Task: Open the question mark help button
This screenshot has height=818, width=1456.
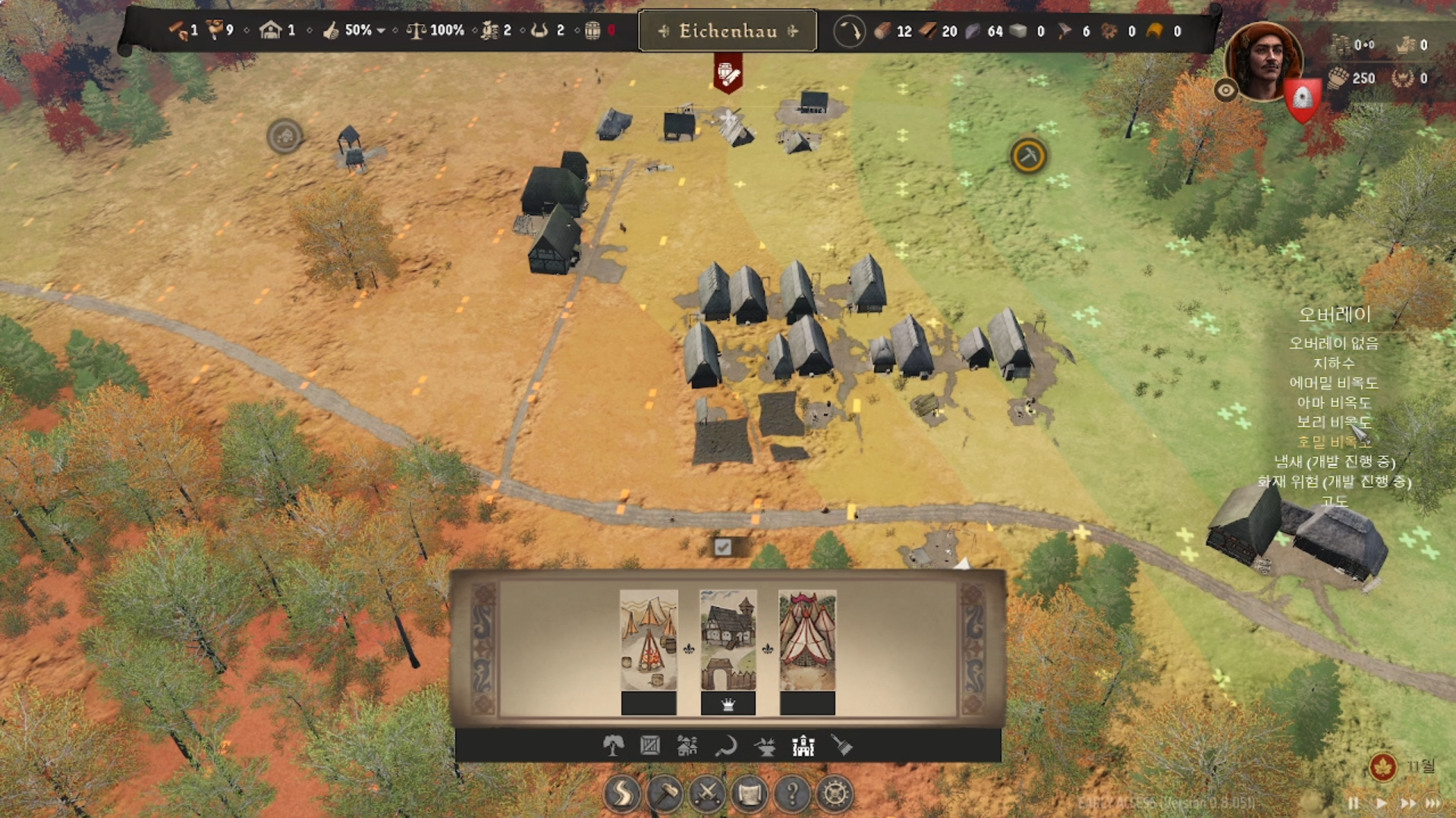Action: point(792,794)
